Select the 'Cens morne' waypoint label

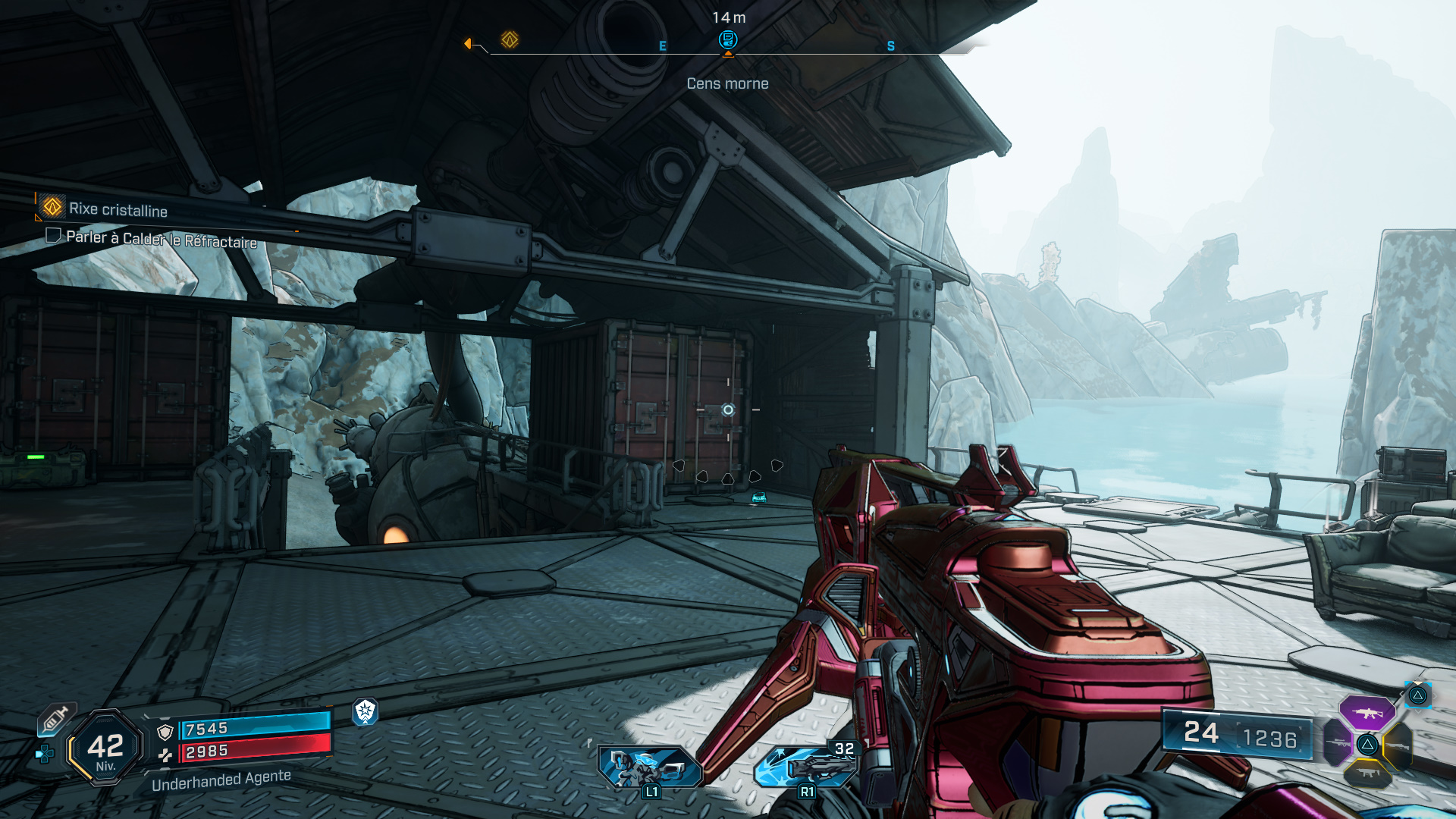726,83
